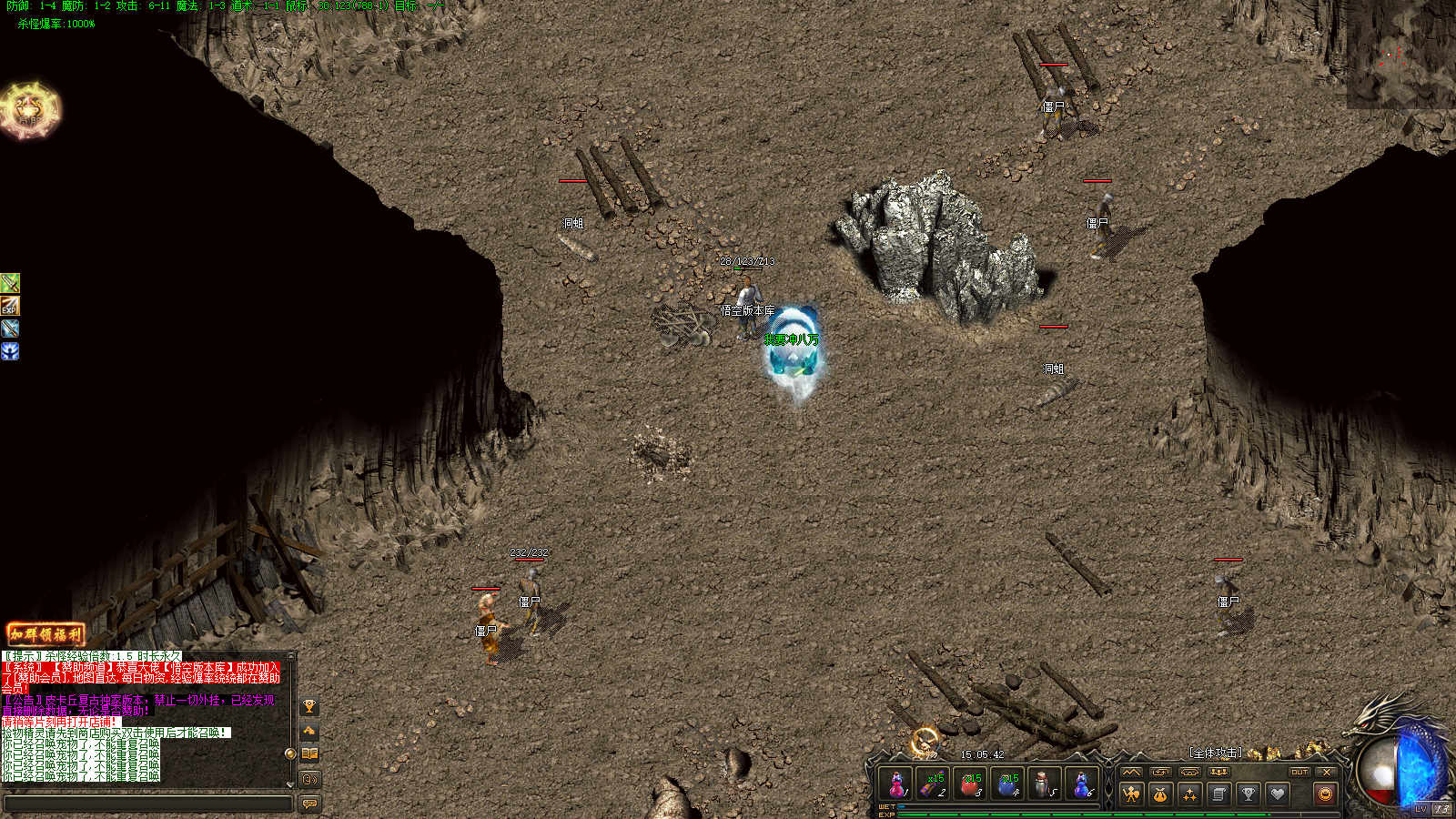
Task: Click the minimap in the corner
Action: (x=1401, y=55)
